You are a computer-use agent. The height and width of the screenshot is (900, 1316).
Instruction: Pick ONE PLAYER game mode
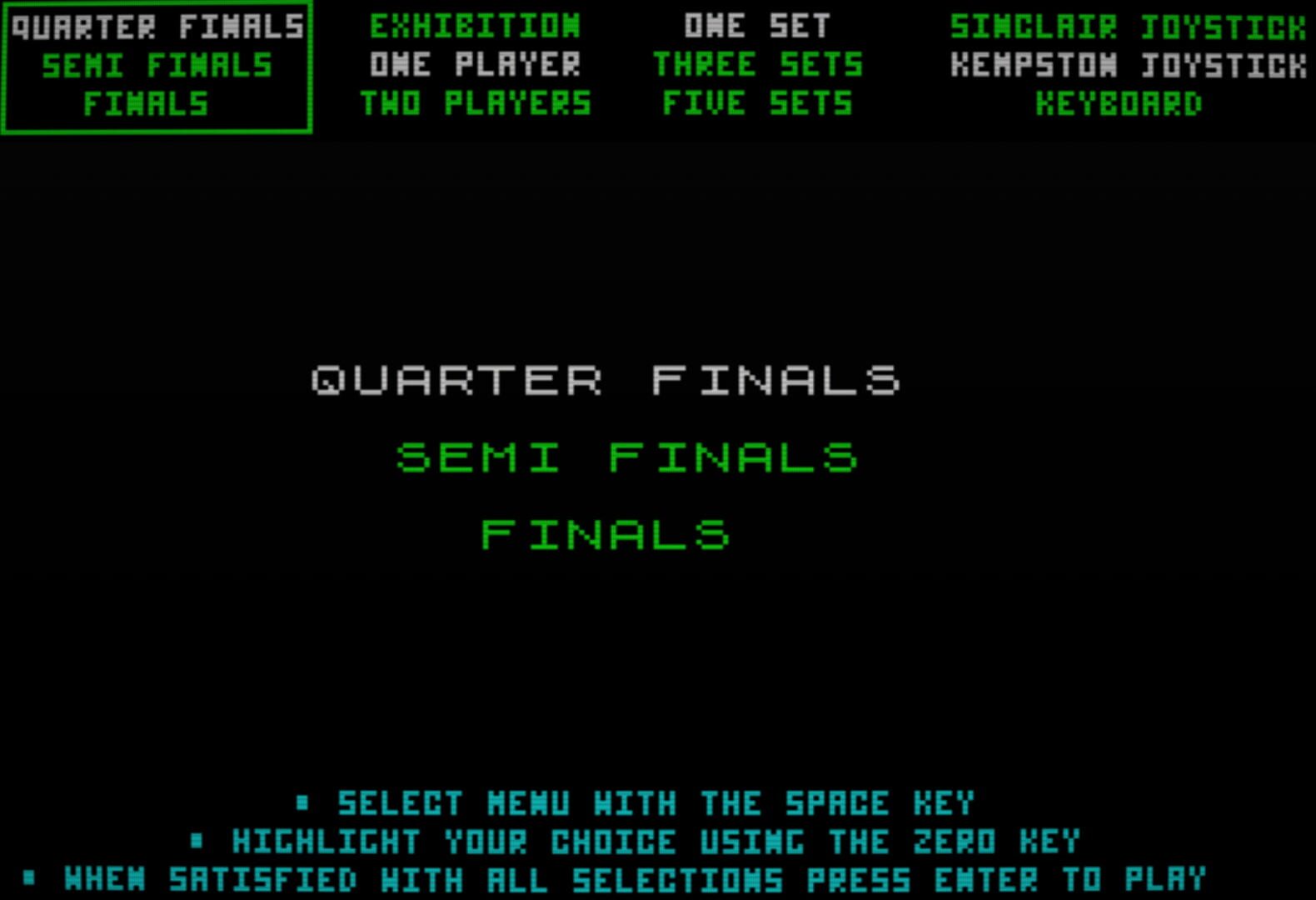(476, 64)
